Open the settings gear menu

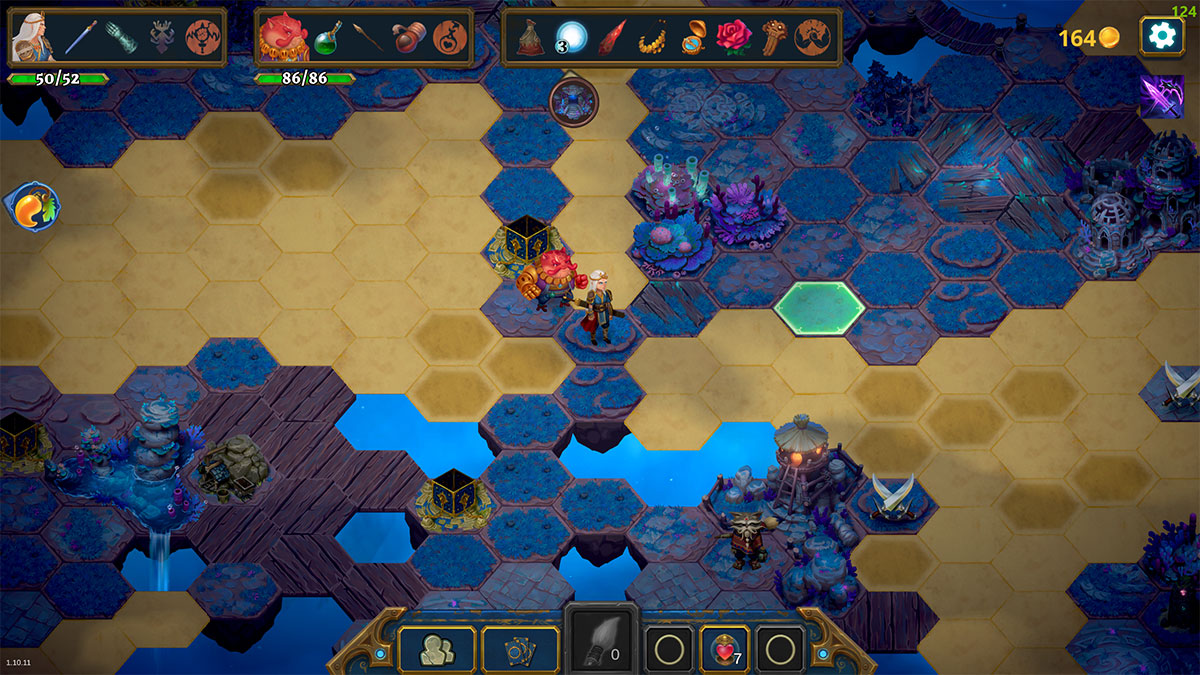(x=1161, y=37)
